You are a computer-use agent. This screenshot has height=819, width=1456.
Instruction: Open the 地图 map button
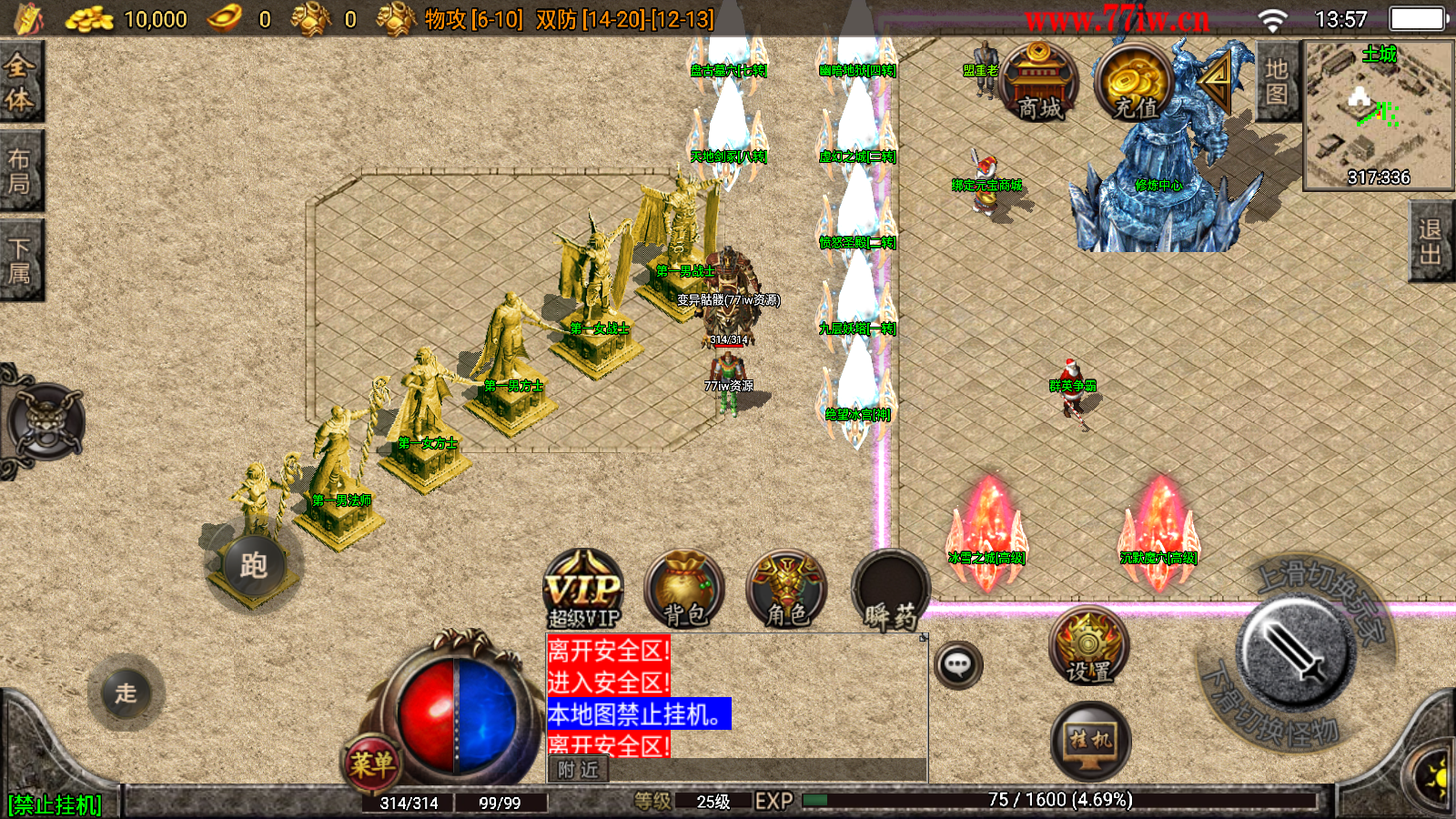[x=1277, y=82]
